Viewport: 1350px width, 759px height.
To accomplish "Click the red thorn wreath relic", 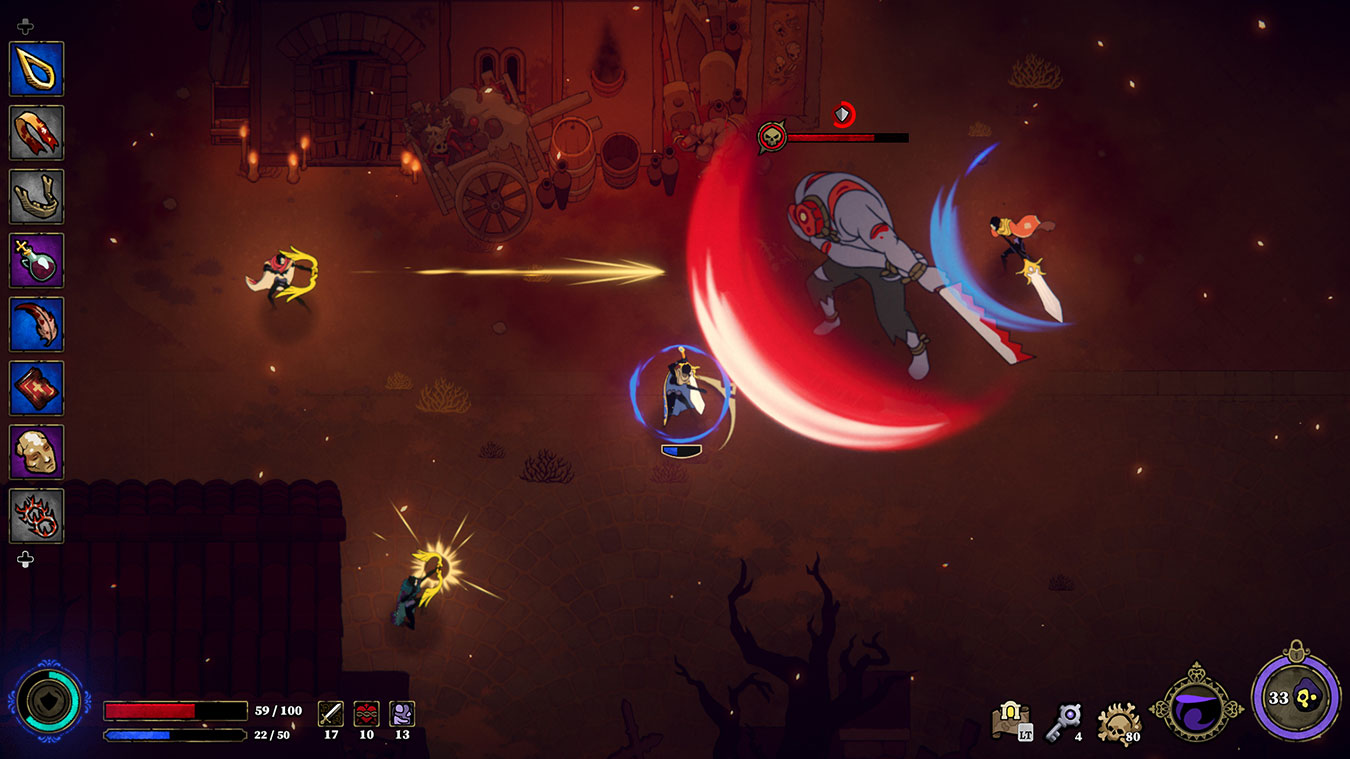I will 37,516.
